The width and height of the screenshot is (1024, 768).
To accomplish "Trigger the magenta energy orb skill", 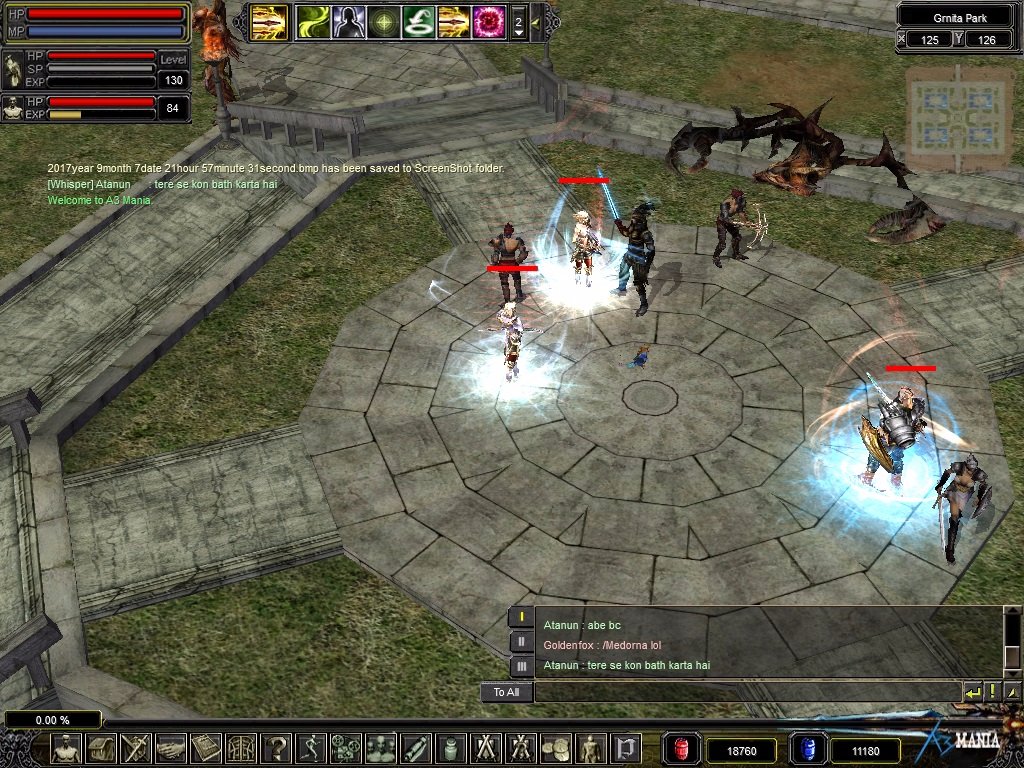I will [x=489, y=21].
